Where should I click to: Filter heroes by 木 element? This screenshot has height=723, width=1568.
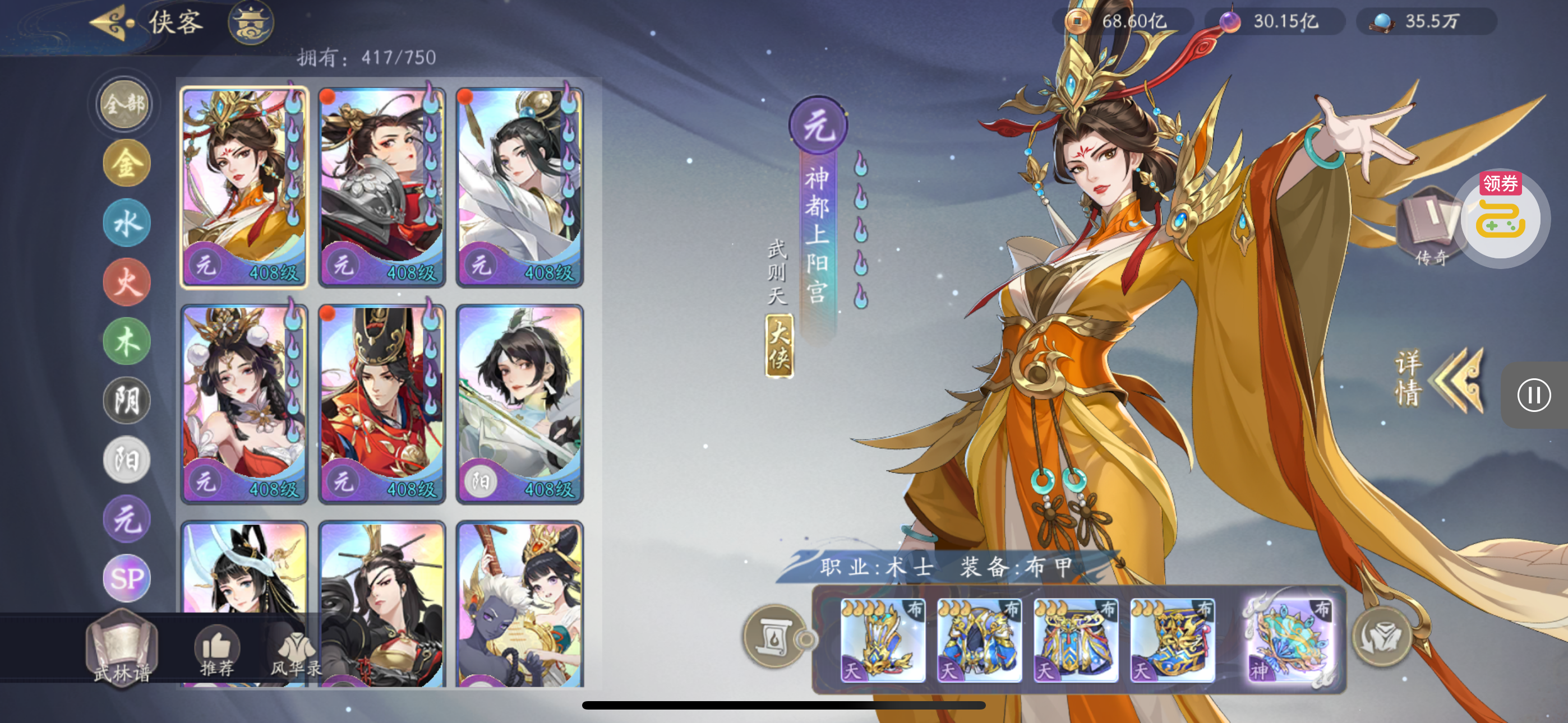127,341
